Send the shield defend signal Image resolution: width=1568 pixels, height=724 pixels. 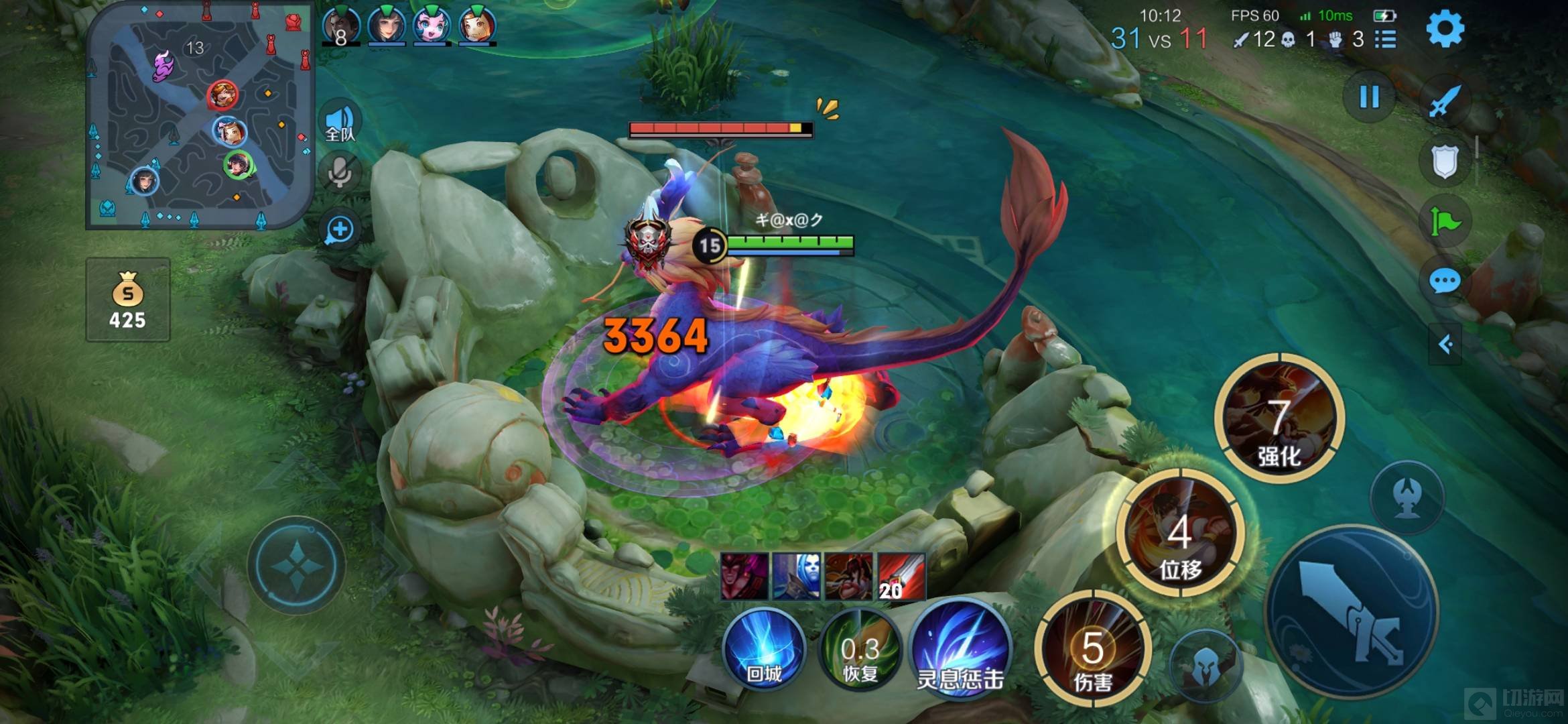click(x=1444, y=162)
